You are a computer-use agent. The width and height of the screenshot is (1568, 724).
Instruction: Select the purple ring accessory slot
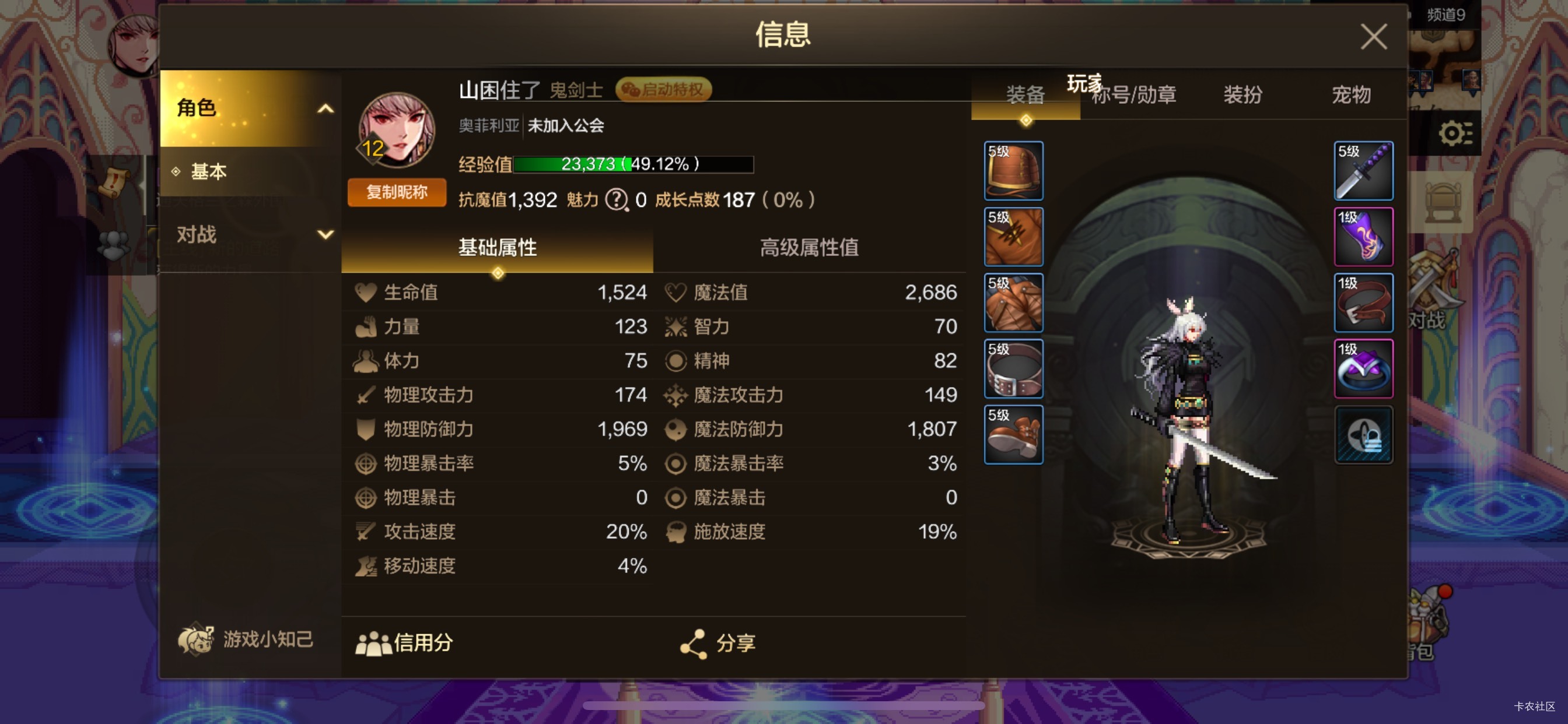(x=1363, y=368)
